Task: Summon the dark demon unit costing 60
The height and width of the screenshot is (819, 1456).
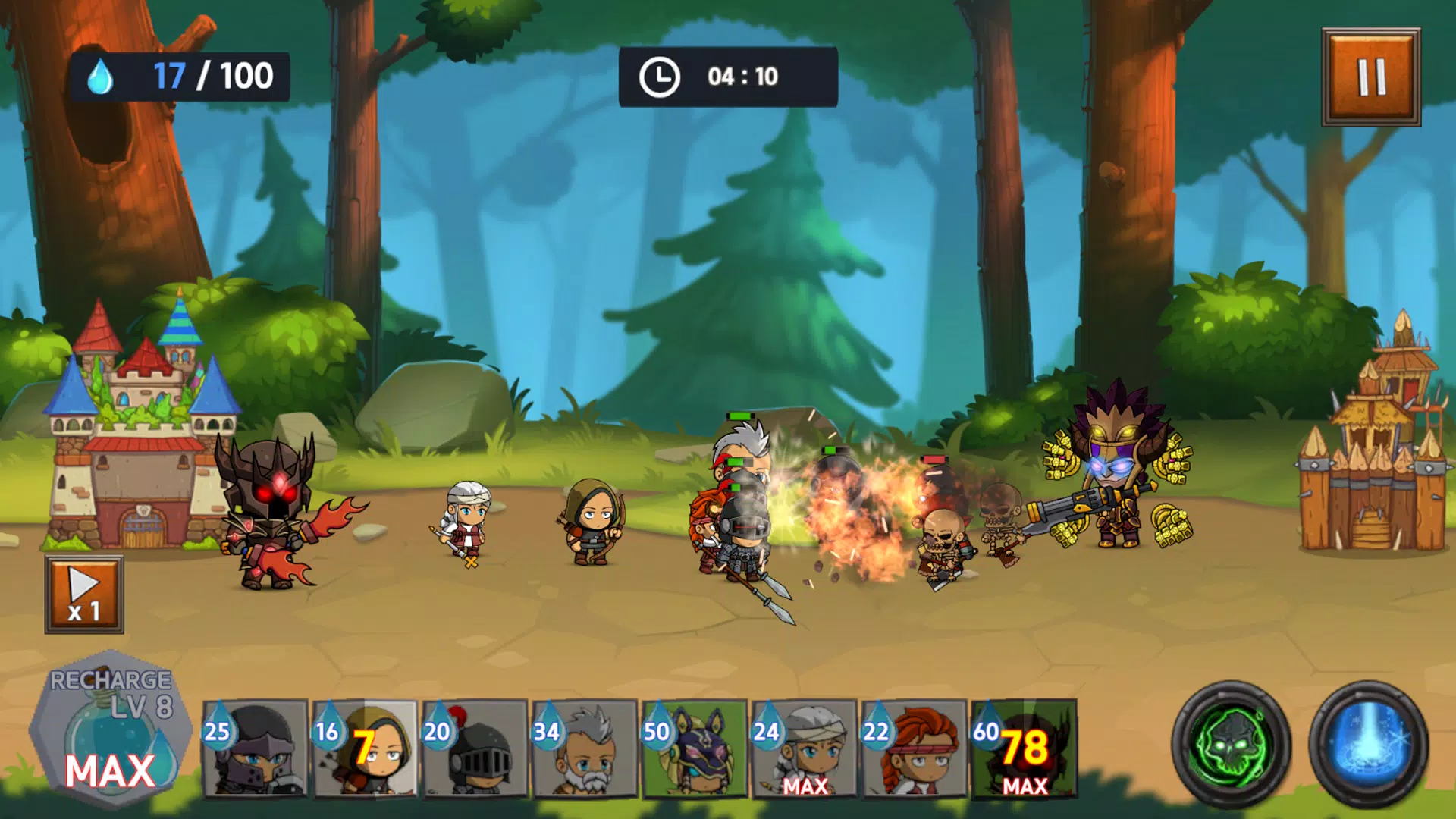Action: pyautogui.click(x=1025, y=748)
